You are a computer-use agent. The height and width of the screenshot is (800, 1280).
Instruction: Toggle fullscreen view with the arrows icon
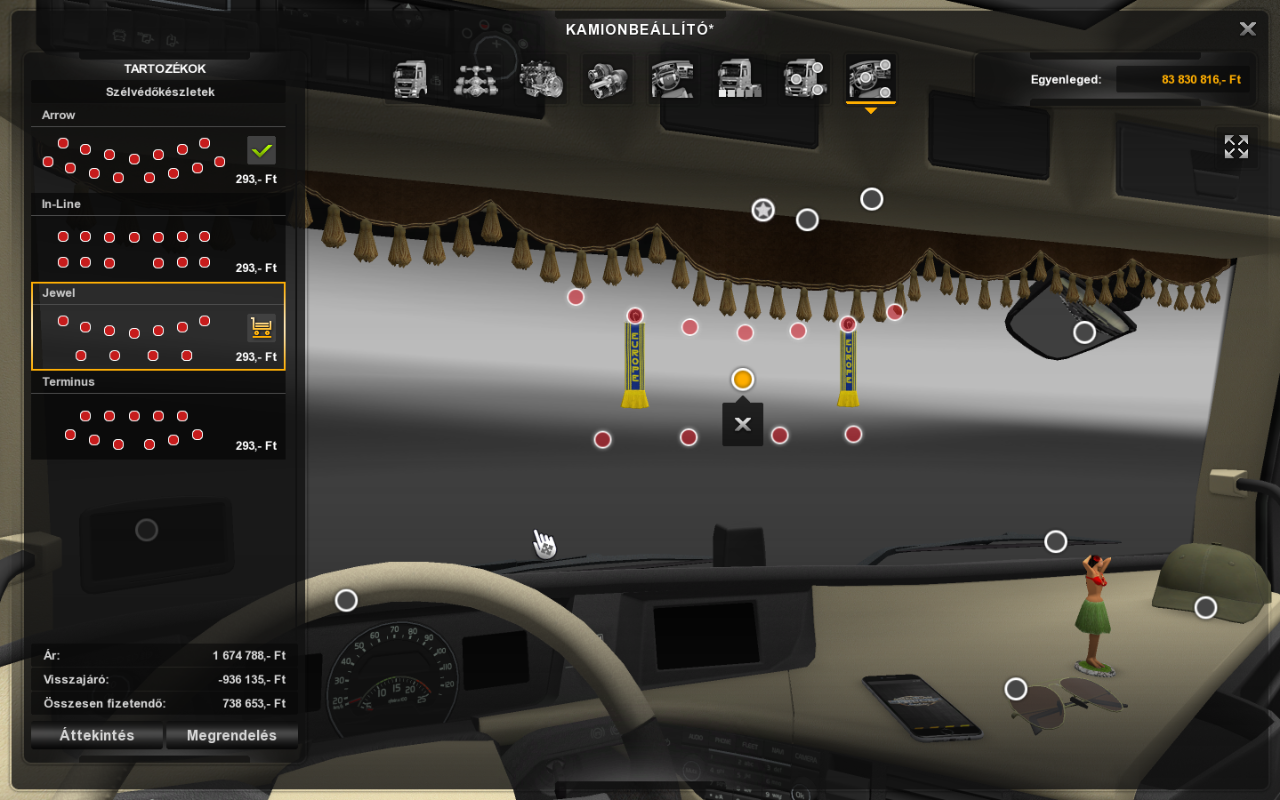(1236, 147)
